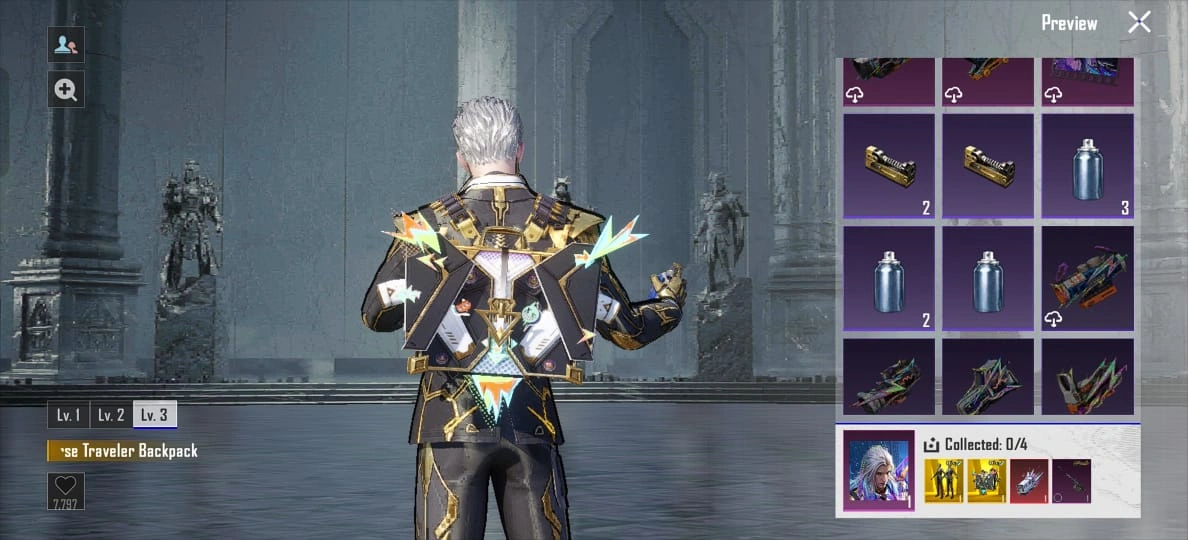Open the Traveler Backpack name label
The width and height of the screenshot is (1188, 540).
[125, 451]
